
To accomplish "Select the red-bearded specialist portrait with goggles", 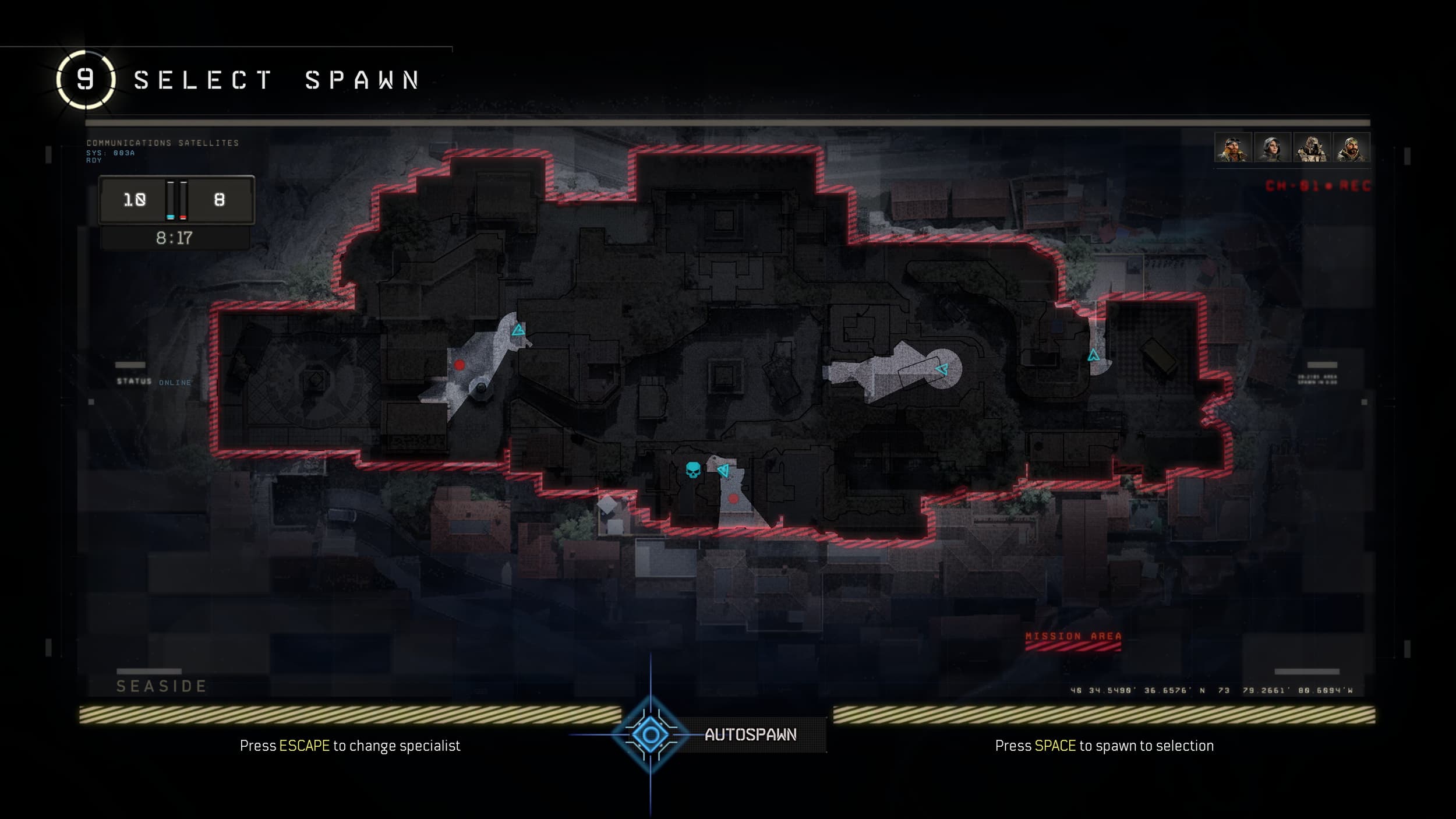I will tap(1233, 148).
